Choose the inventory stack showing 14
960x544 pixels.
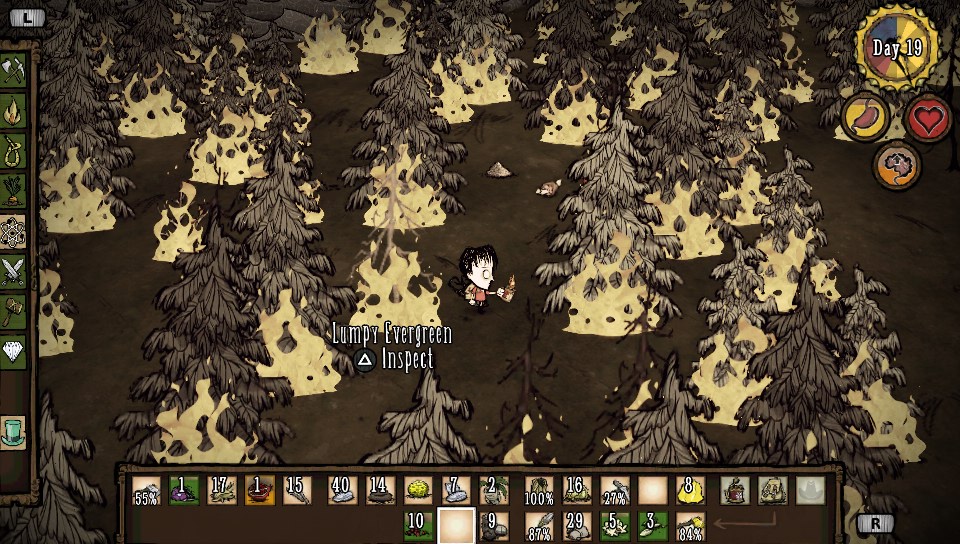point(379,490)
